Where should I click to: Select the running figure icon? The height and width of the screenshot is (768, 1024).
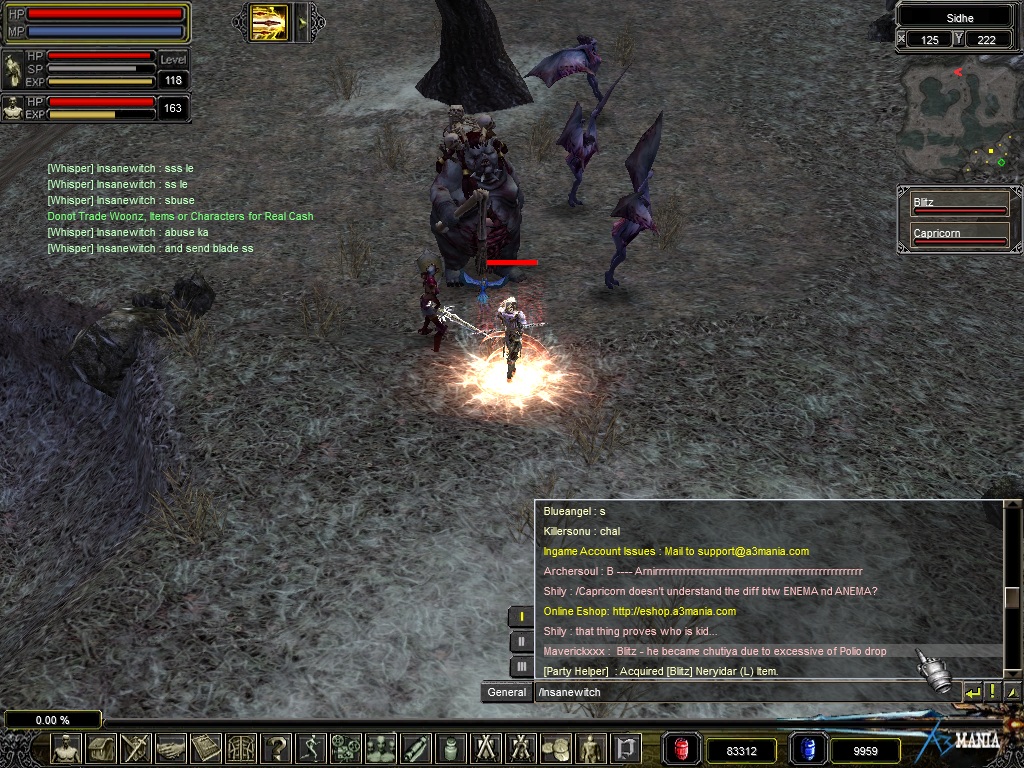pos(312,748)
